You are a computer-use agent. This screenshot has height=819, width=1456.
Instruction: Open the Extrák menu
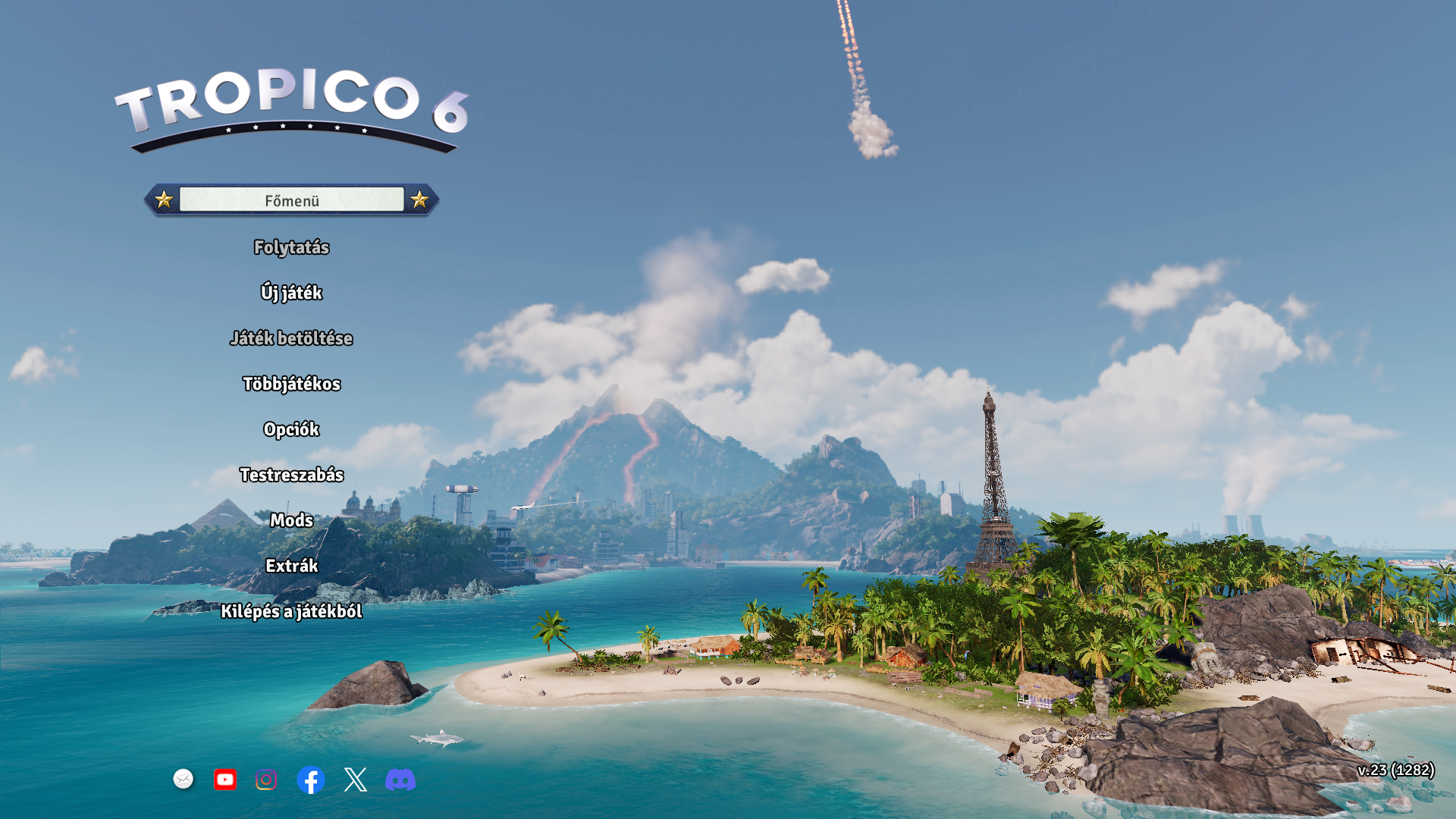click(291, 566)
